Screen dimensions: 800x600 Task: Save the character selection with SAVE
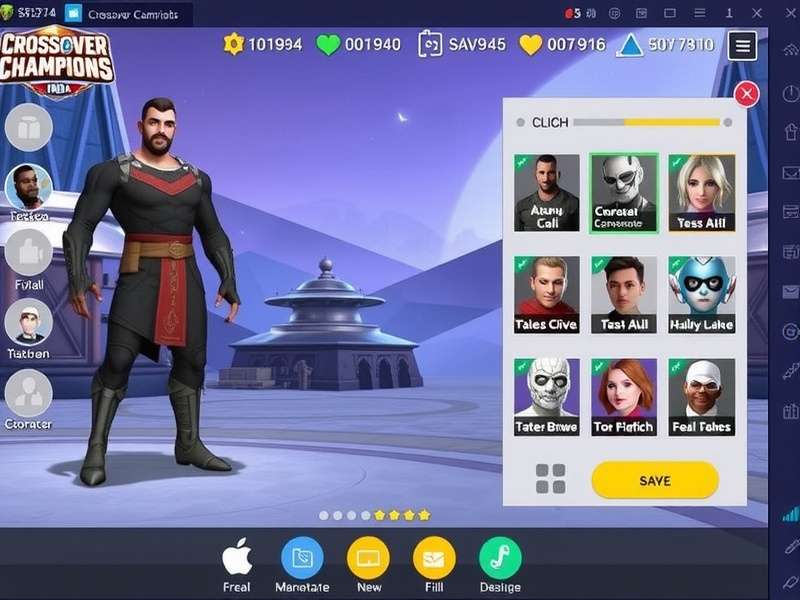pos(655,480)
